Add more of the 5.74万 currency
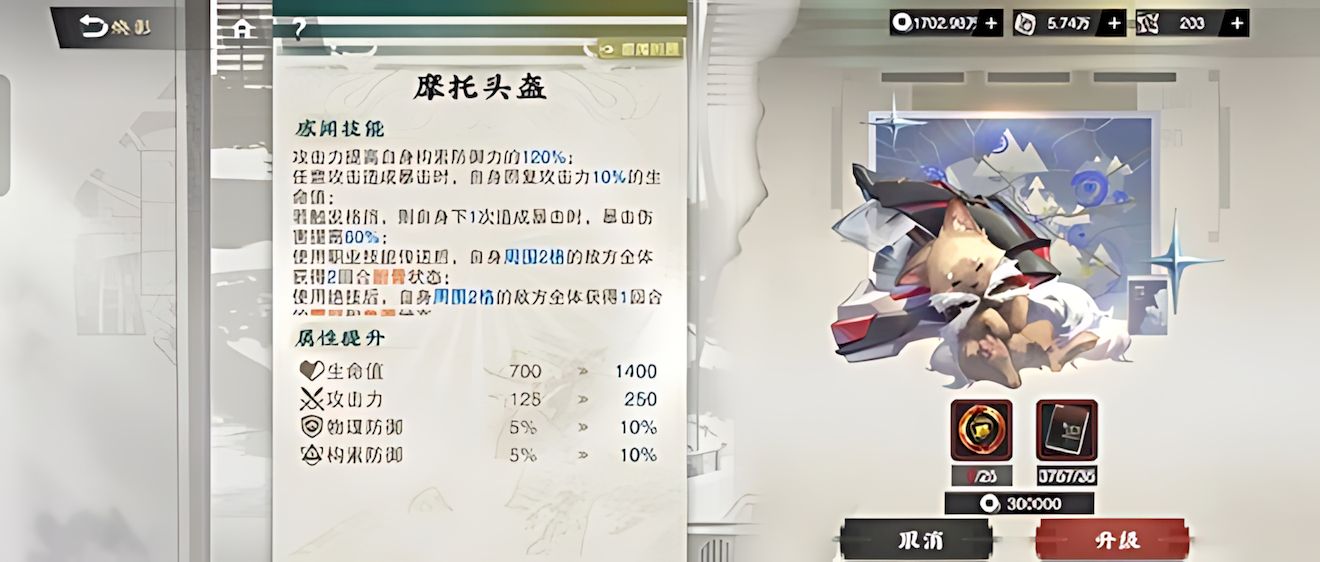This screenshot has height=562, width=1320. [x=1114, y=24]
